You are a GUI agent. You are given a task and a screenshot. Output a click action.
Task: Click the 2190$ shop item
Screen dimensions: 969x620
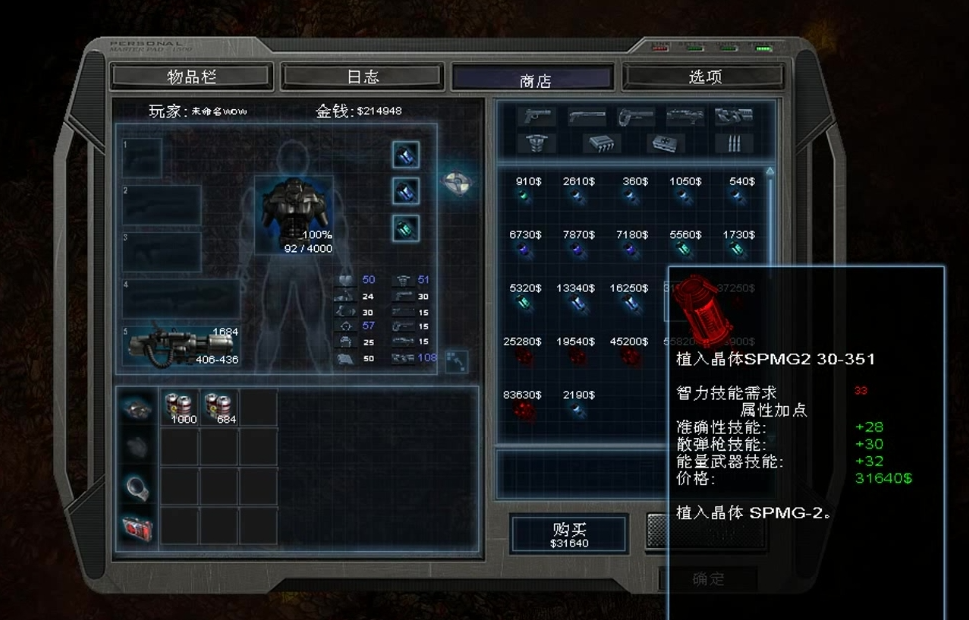pyautogui.click(x=577, y=410)
